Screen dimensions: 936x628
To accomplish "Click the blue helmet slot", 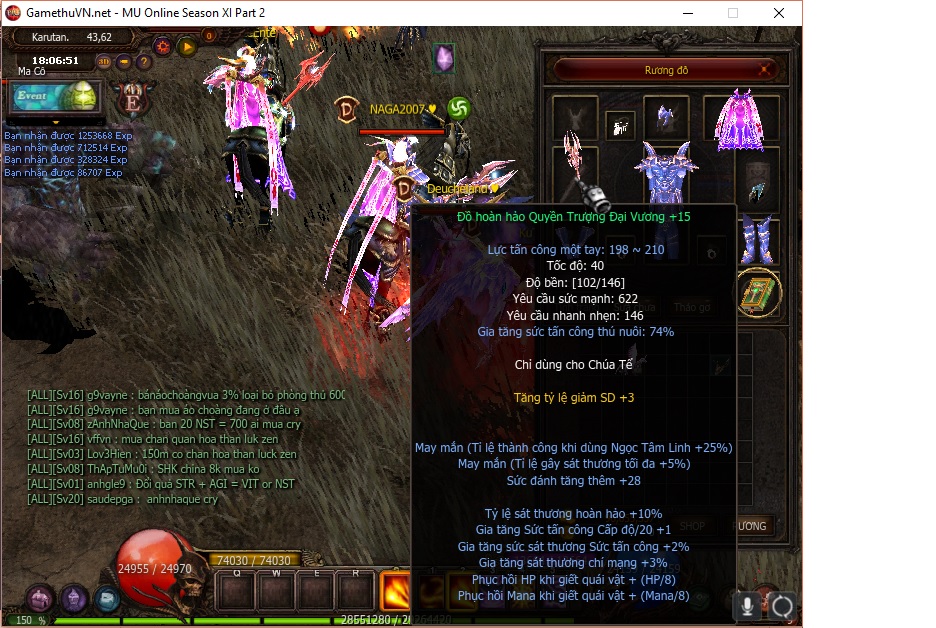I will [x=664, y=119].
